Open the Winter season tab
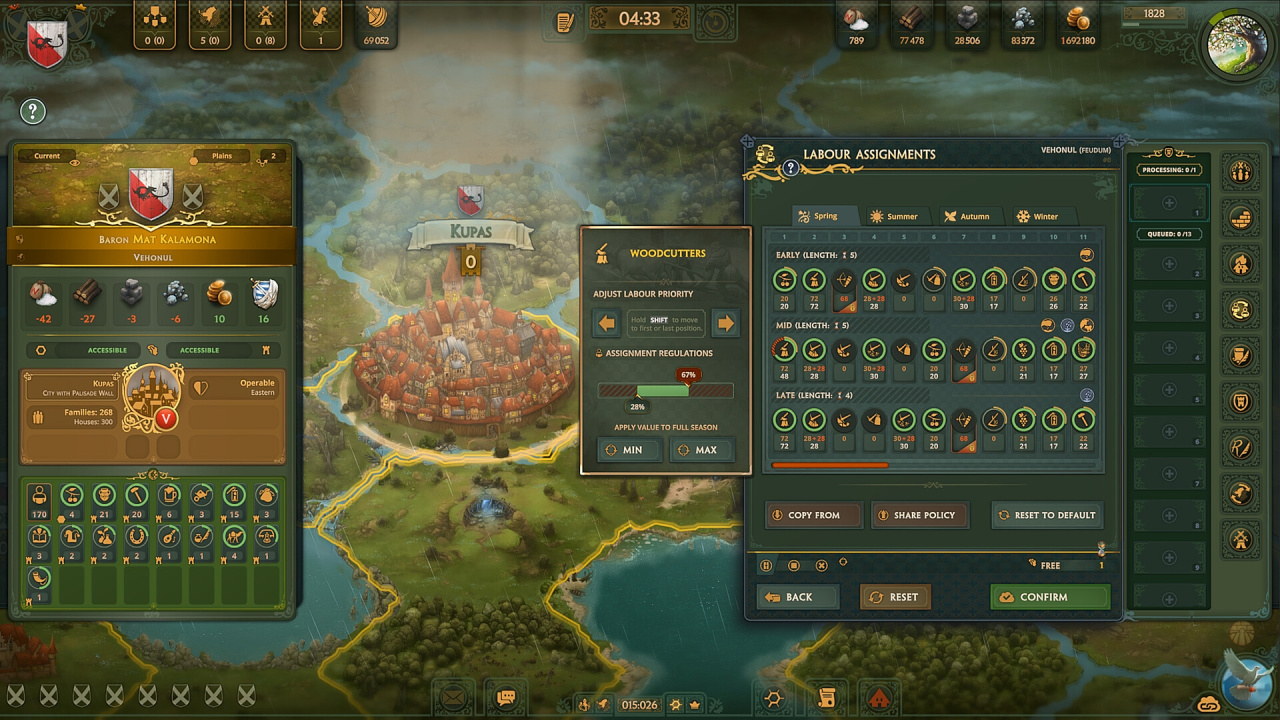Viewport: 1280px width, 720px height. click(1037, 216)
